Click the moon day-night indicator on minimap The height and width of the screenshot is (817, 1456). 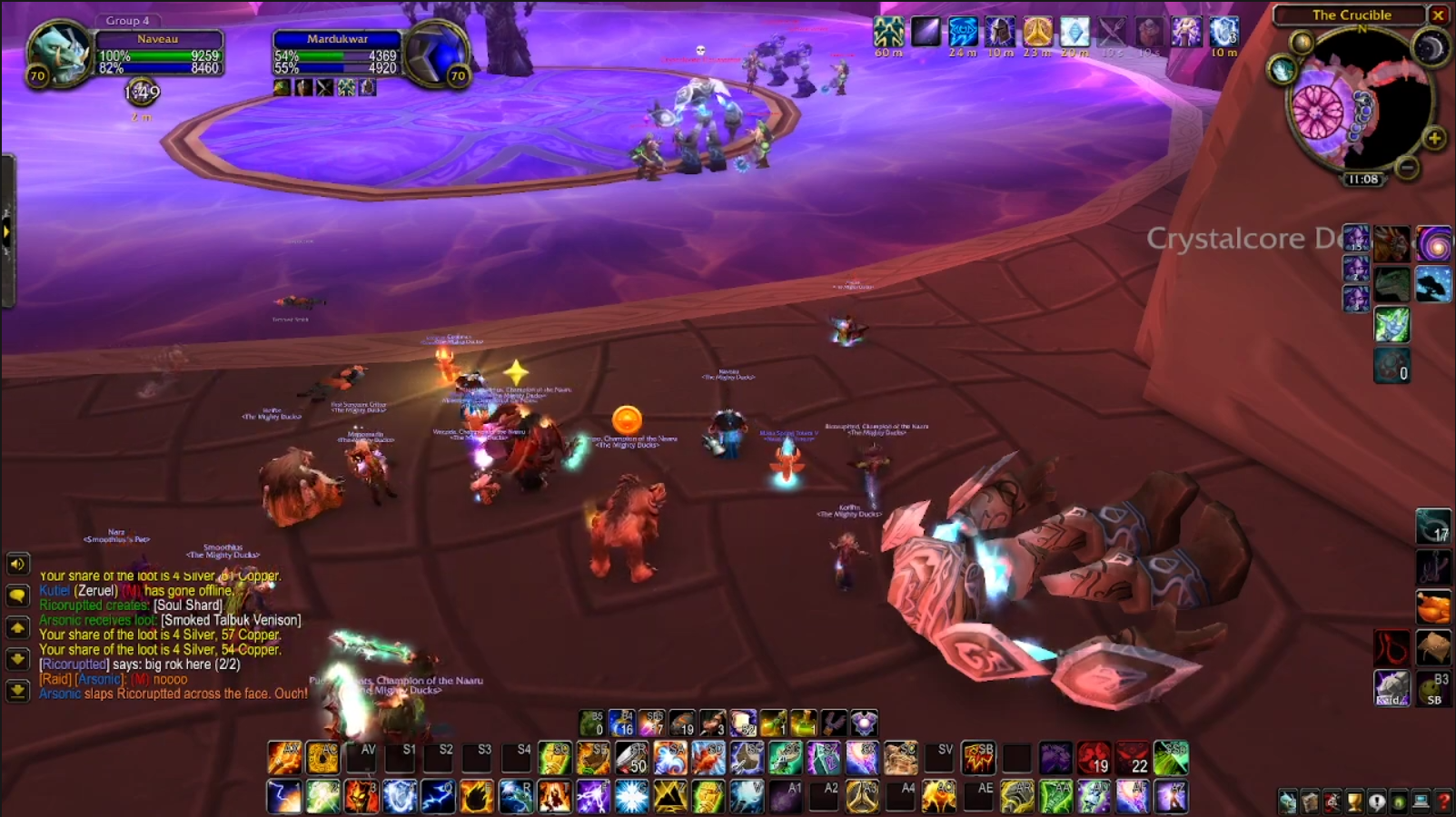[1431, 47]
